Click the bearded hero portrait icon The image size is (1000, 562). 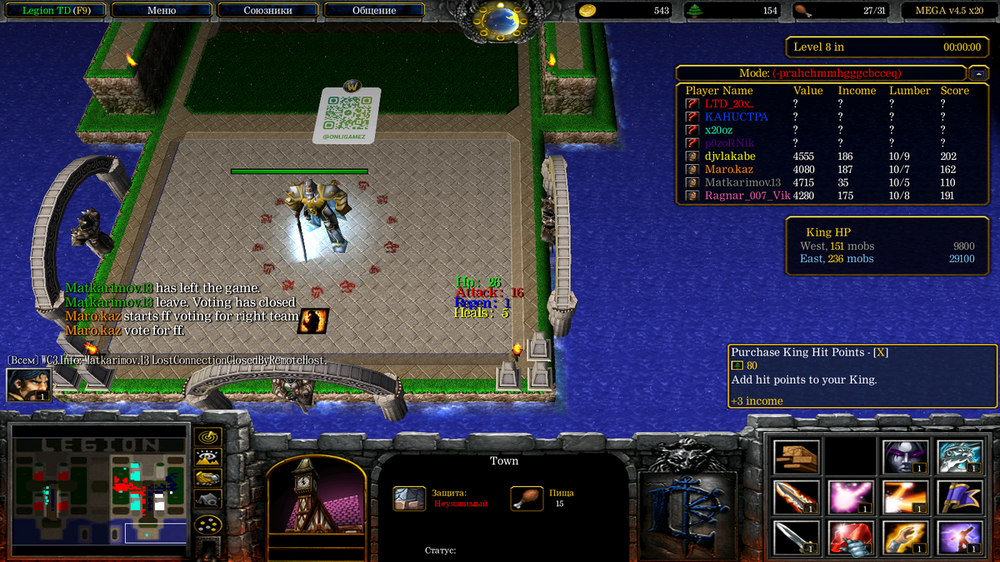[28, 385]
